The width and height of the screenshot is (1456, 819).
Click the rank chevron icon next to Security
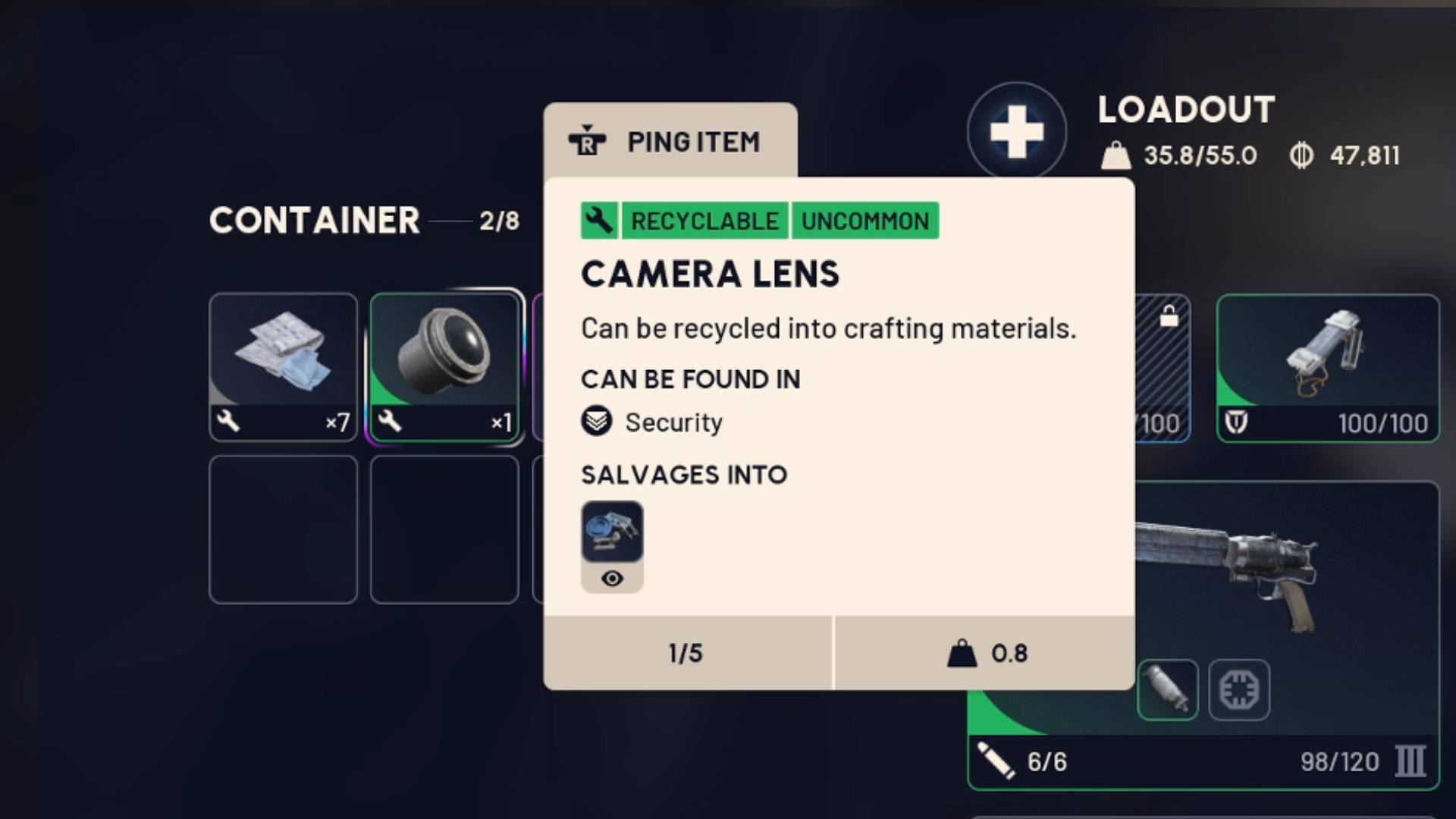click(x=597, y=422)
